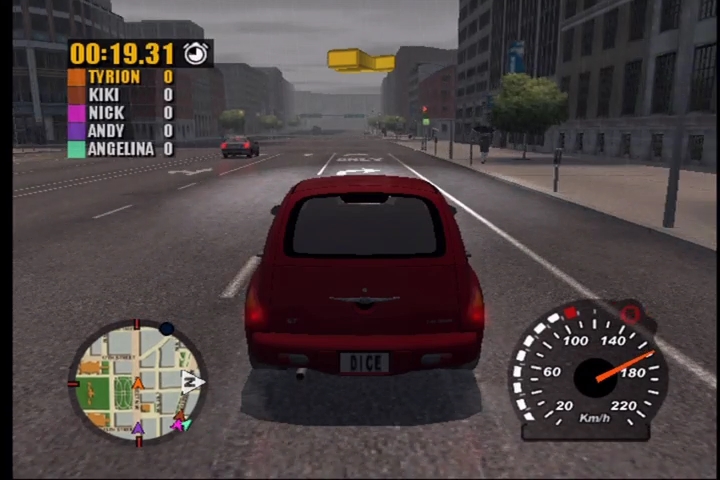Click the red circle icon above speedometer
Screen dimensions: 720x480
point(629,314)
